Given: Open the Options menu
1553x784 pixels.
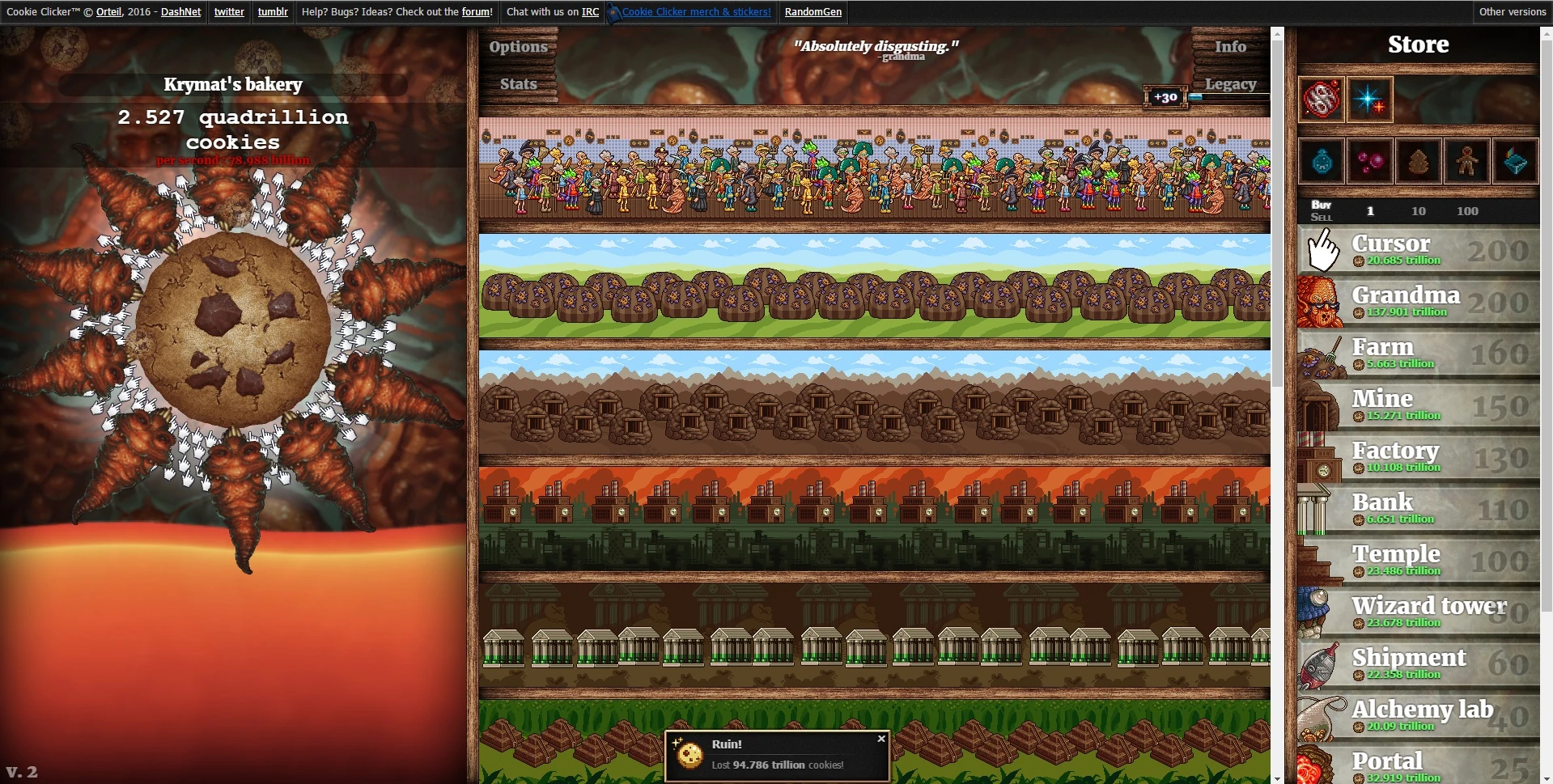Looking at the screenshot, I should [518, 46].
